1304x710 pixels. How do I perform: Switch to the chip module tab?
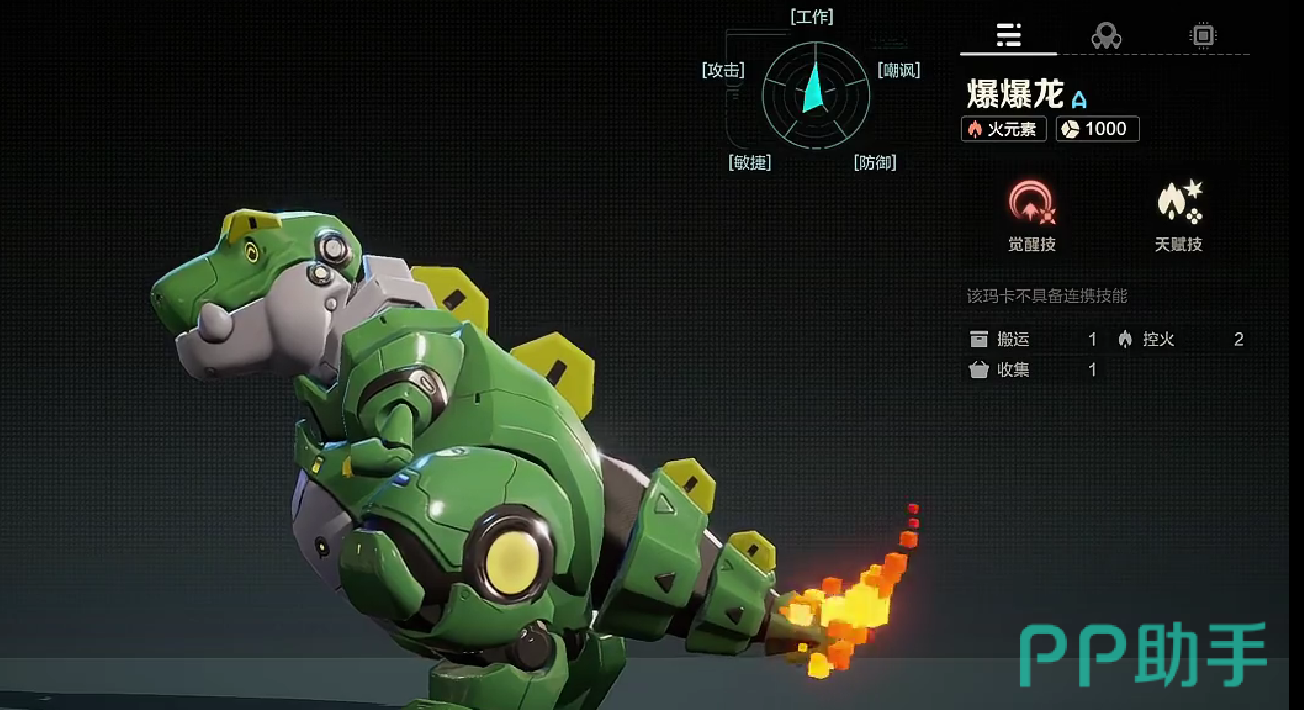[1202, 36]
